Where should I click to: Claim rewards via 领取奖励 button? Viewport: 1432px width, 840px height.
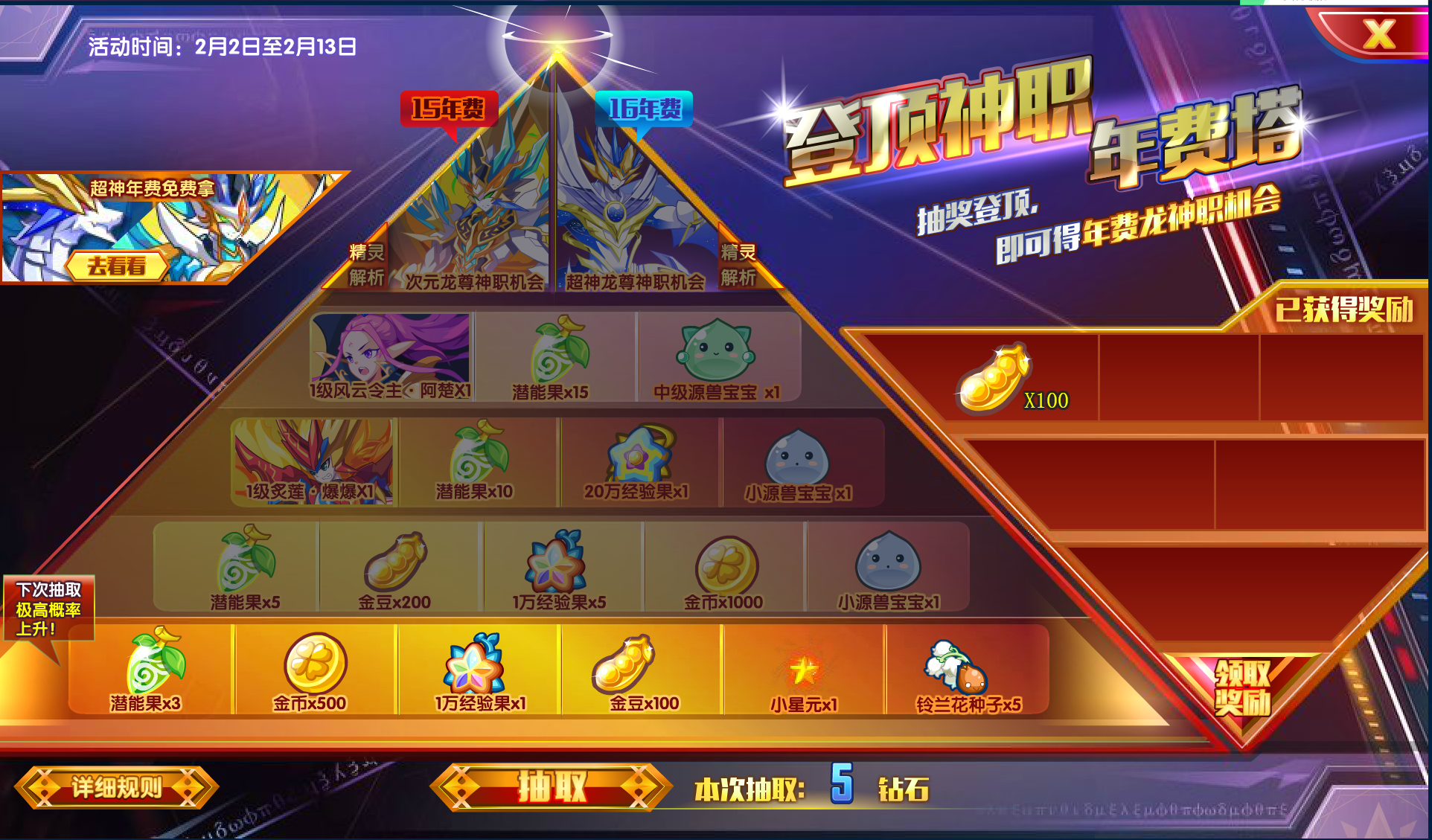tap(1244, 689)
